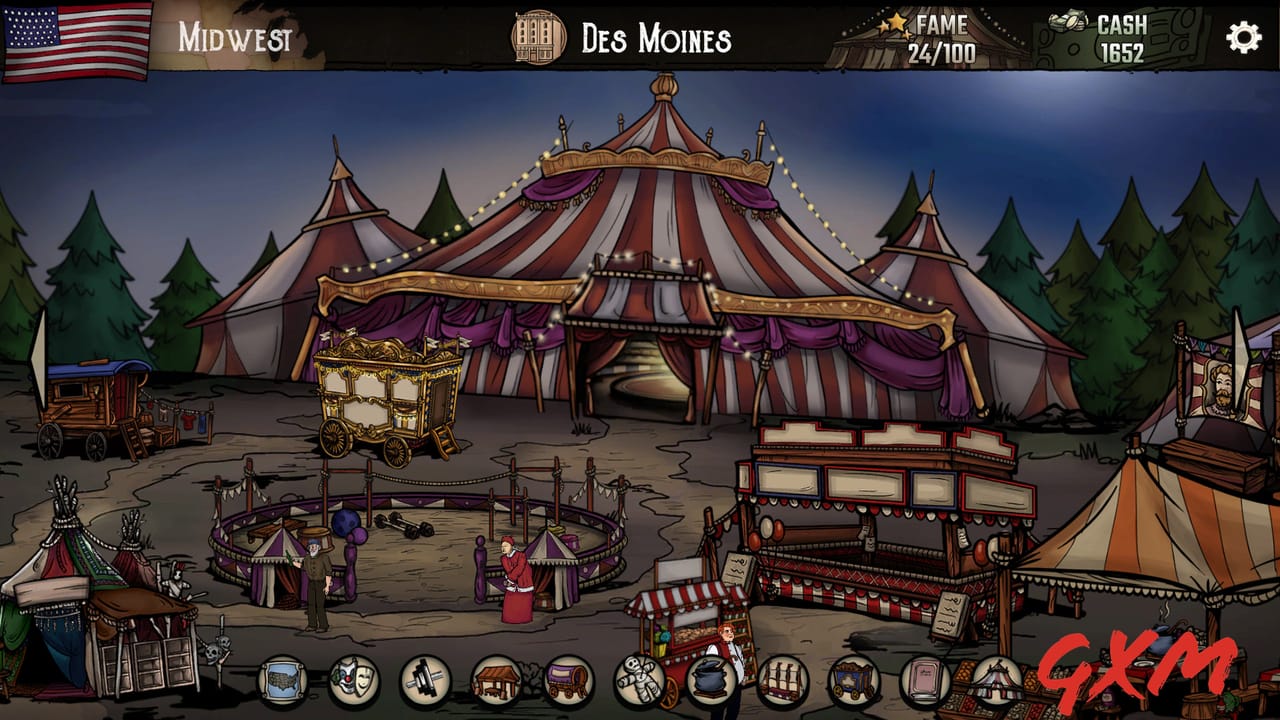Click the Midwest region label
The image size is (1280, 720).
coord(235,36)
